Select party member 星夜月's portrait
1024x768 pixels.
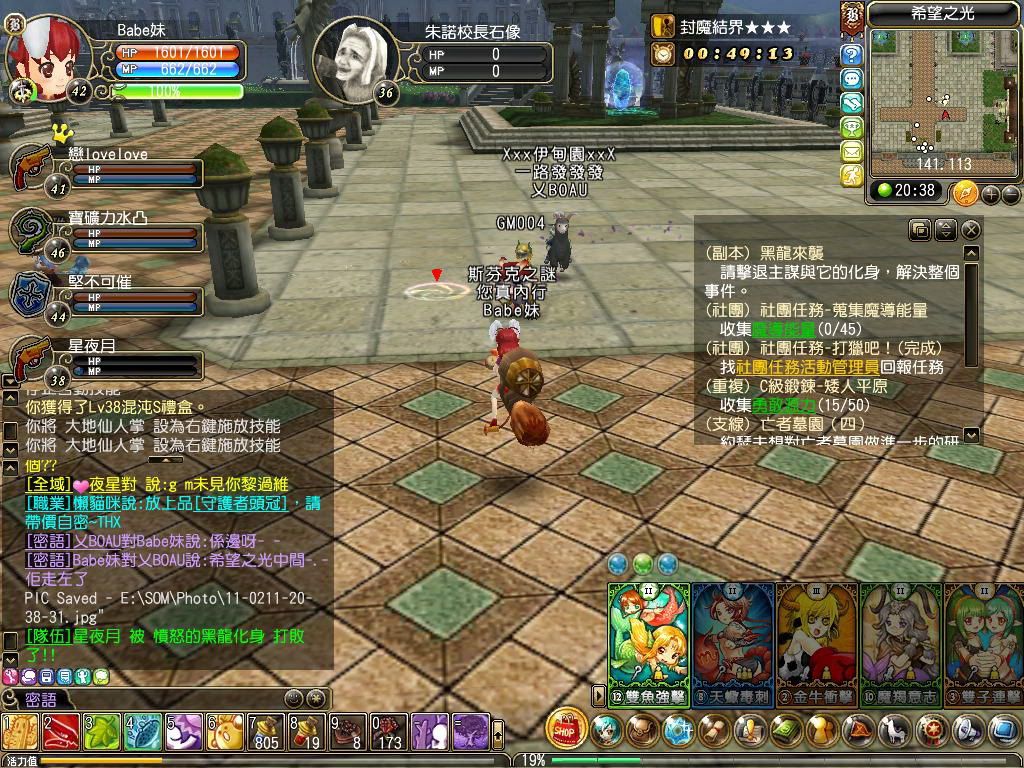pyautogui.click(x=31, y=358)
